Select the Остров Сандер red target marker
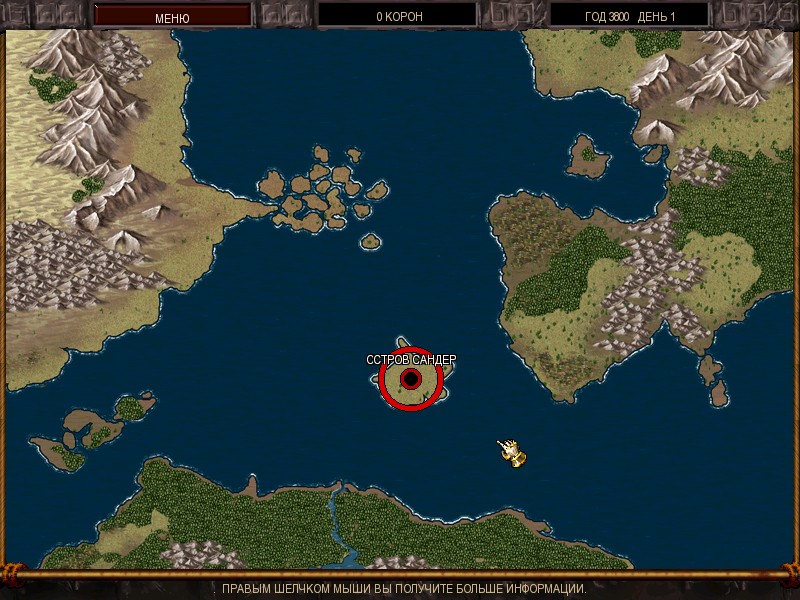Screen dimensions: 800x600 411,379
